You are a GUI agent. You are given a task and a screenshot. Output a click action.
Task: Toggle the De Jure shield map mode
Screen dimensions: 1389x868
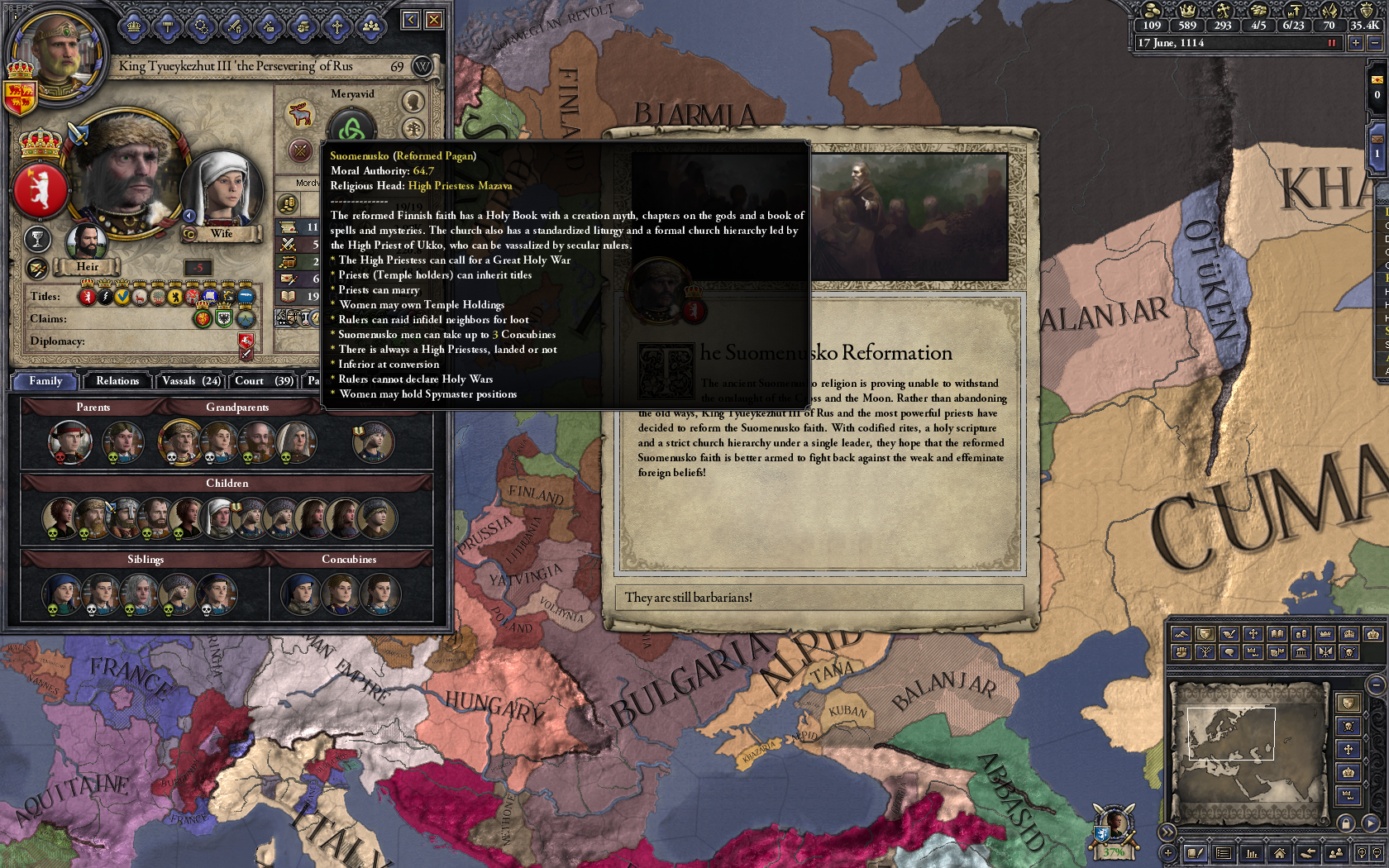point(1205,635)
